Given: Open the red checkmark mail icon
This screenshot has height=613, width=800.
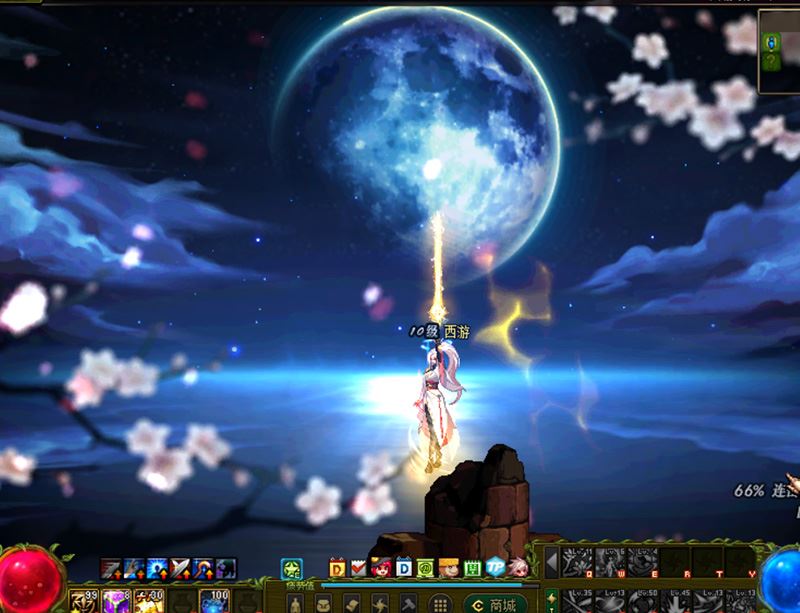Looking at the screenshot, I should tap(358, 567).
